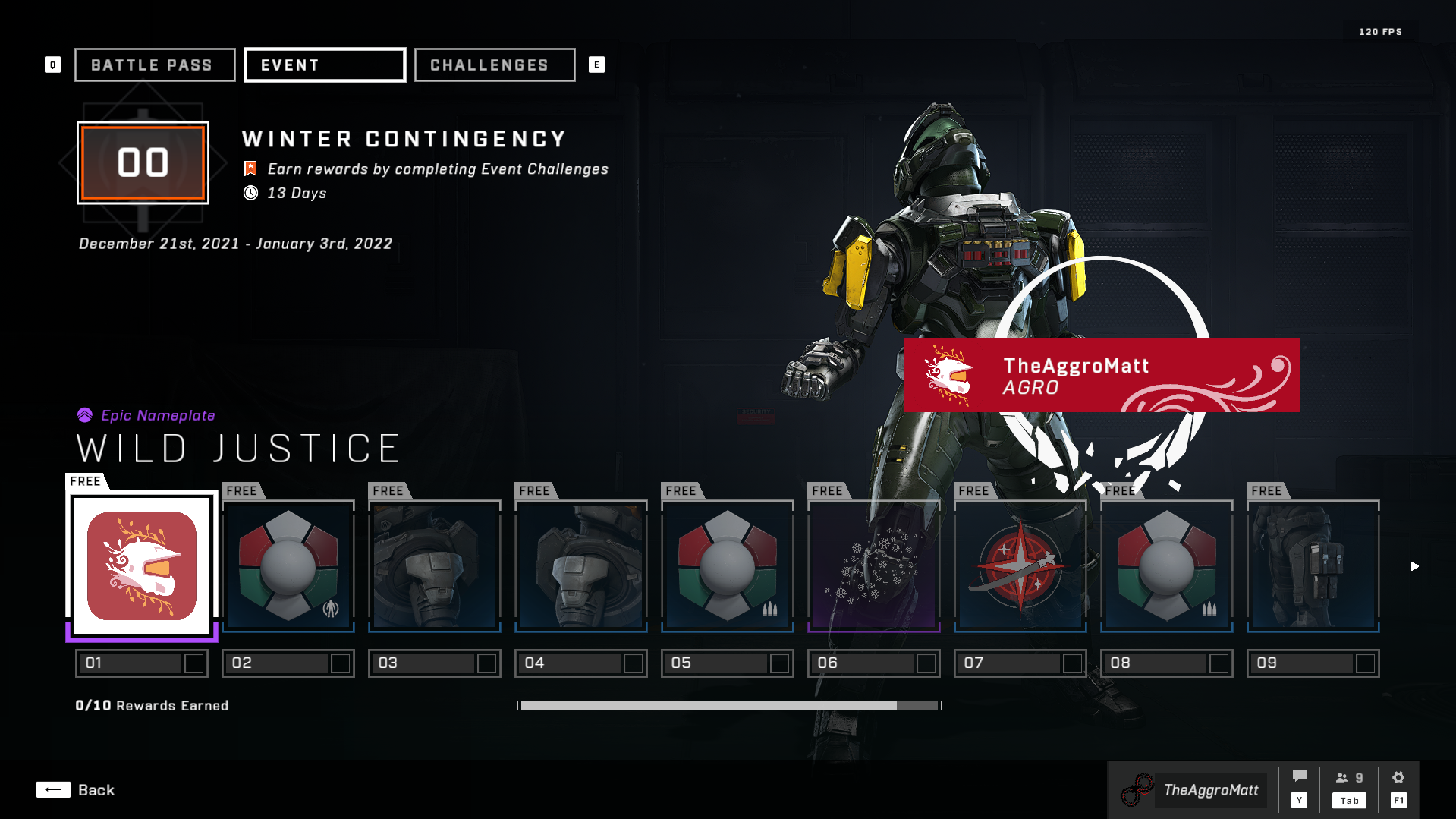Open text chat with the speech bubble icon

(x=1300, y=775)
